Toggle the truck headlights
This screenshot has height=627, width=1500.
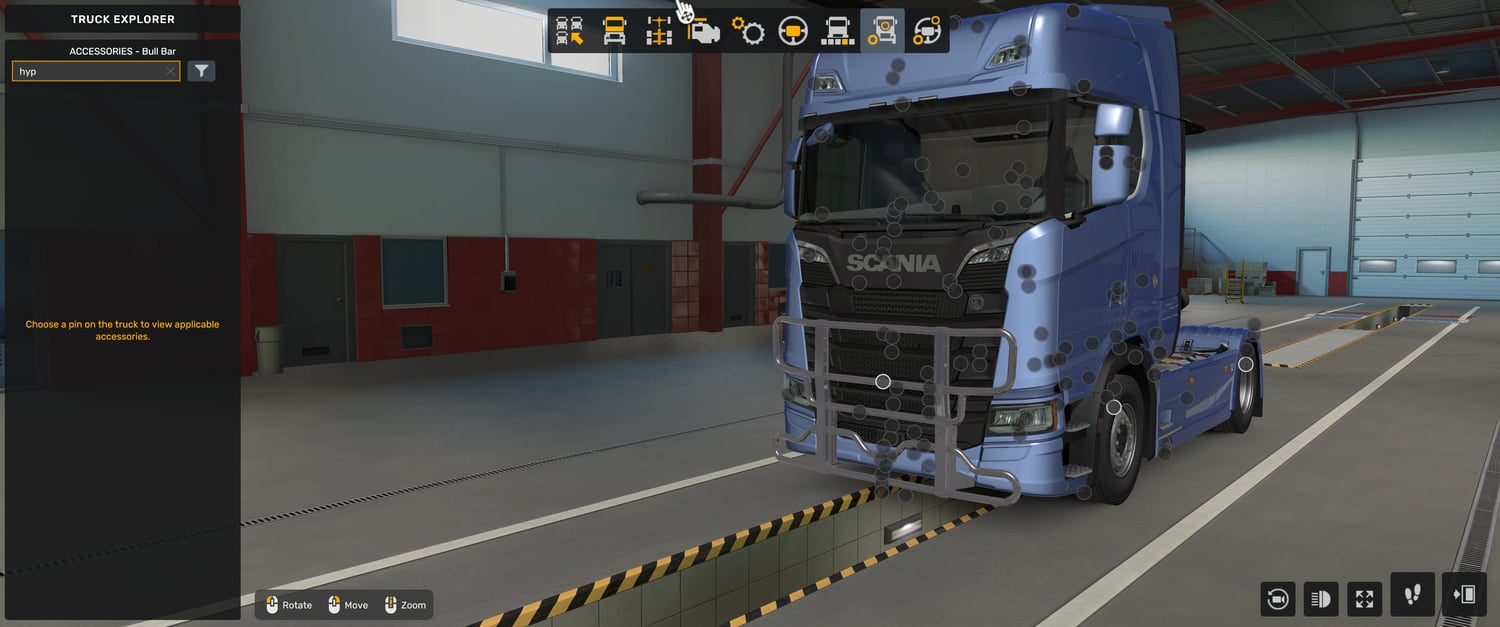1321,599
